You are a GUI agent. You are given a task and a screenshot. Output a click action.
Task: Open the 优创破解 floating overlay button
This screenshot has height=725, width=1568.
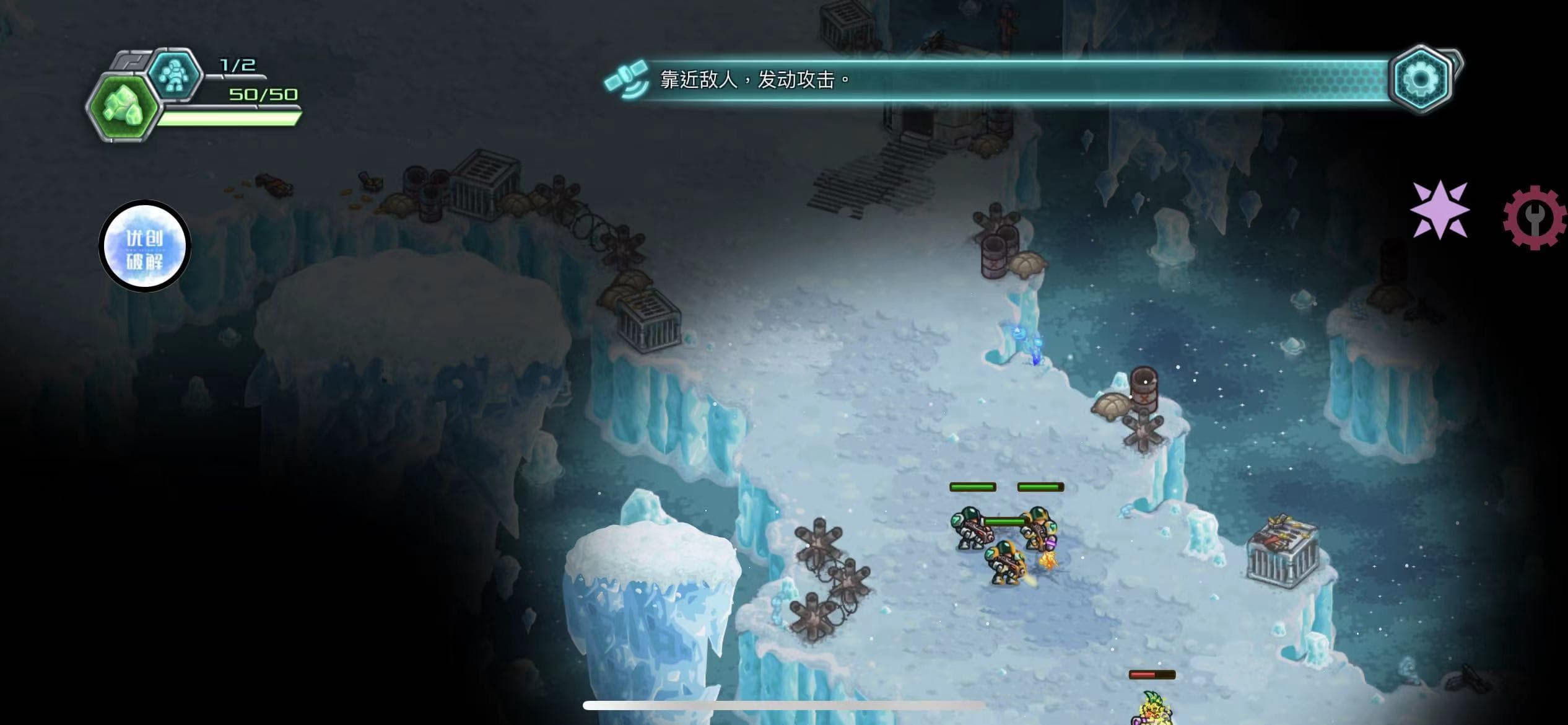click(145, 246)
